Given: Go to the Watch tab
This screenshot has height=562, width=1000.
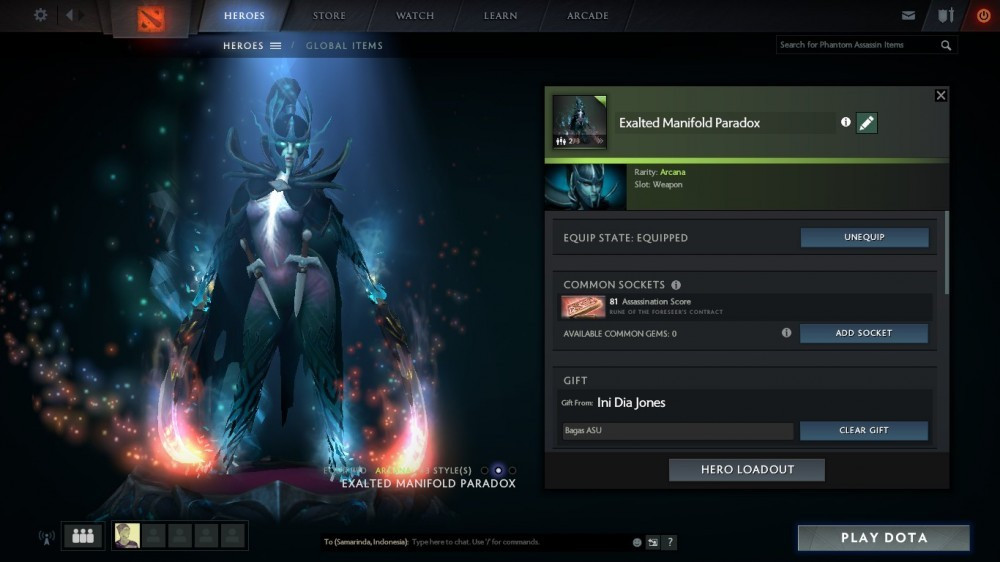Looking at the screenshot, I should [415, 16].
